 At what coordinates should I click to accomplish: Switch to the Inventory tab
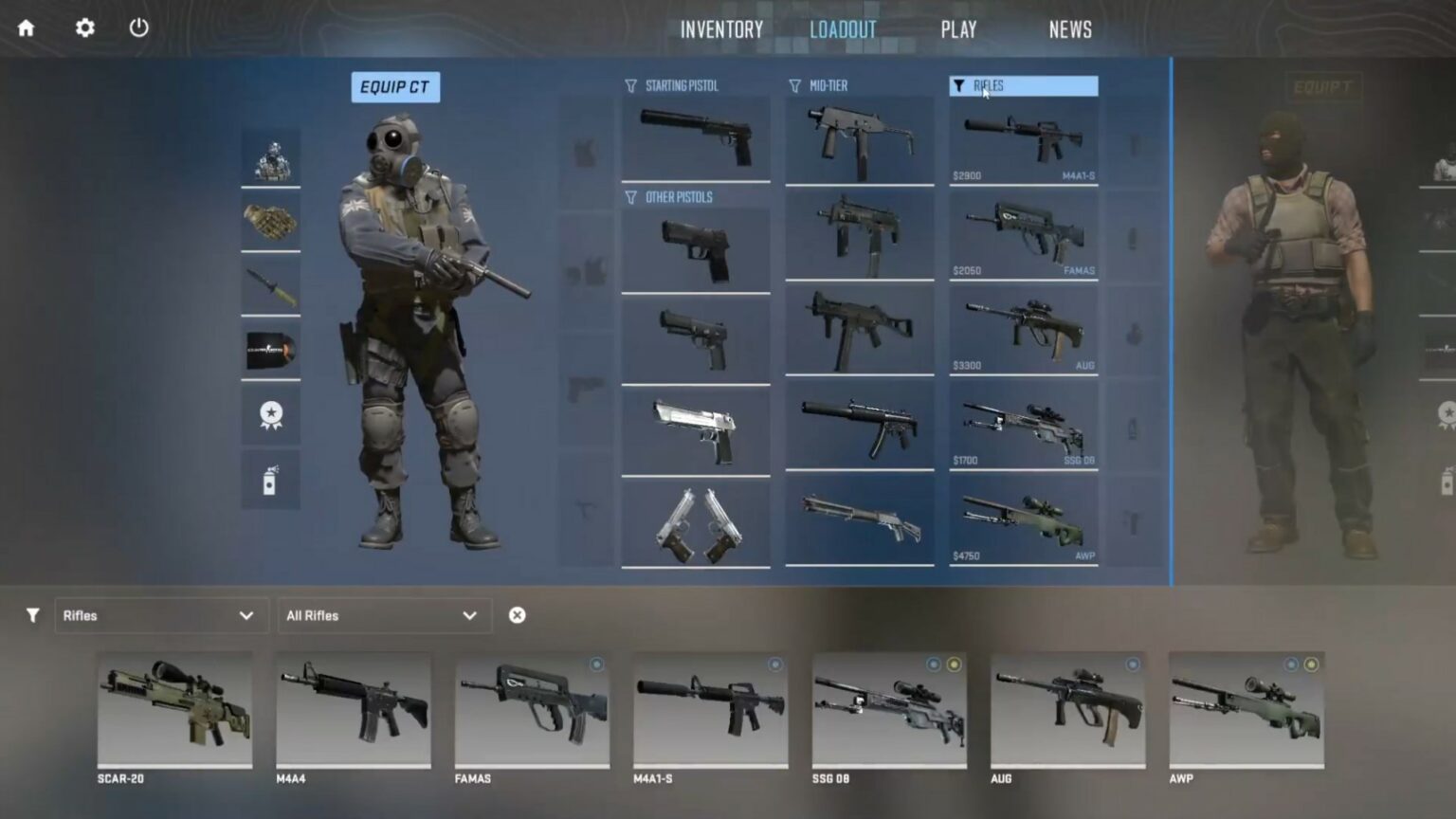720,28
